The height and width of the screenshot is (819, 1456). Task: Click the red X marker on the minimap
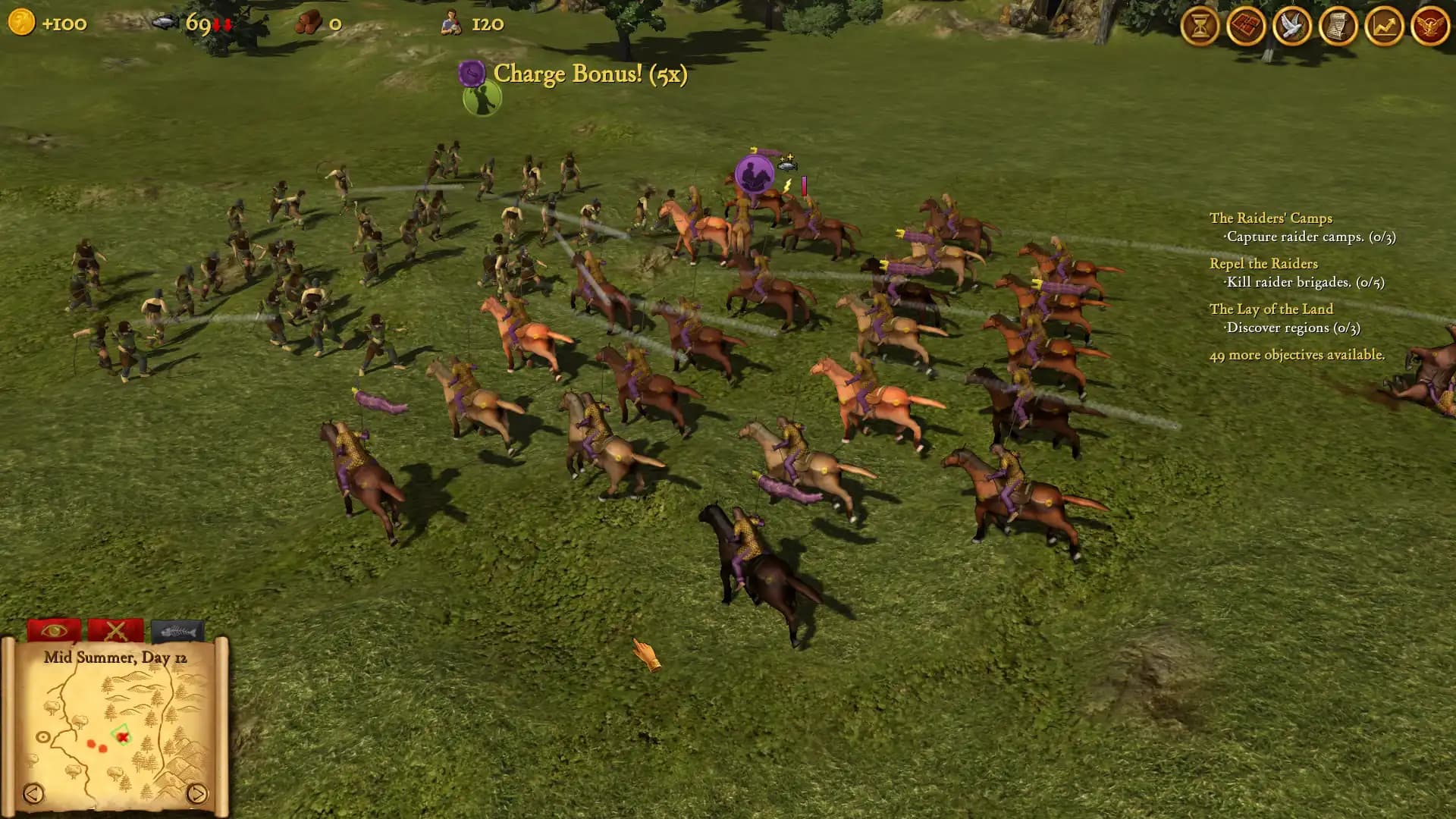click(122, 737)
